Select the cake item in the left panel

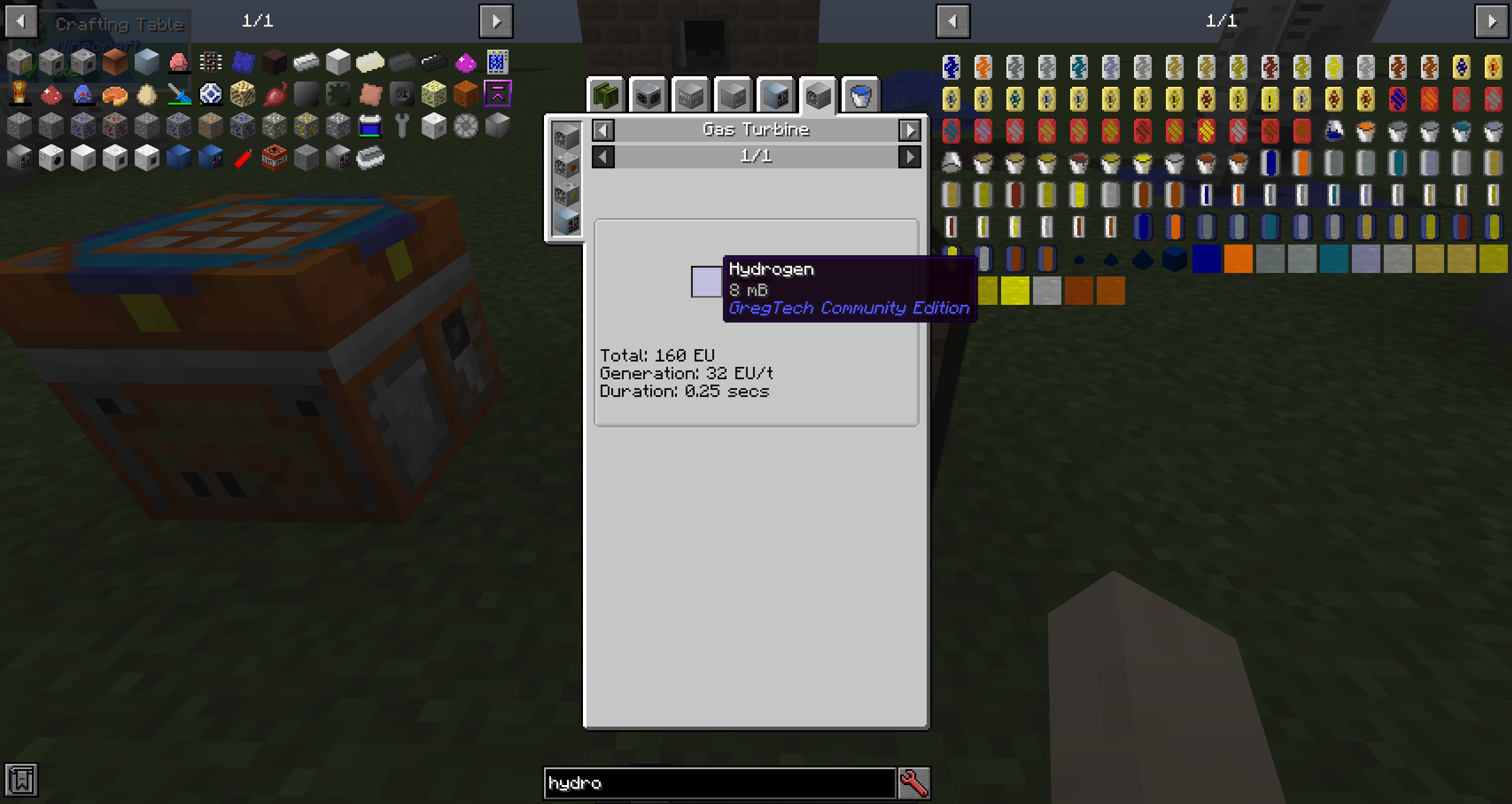pyautogui.click(x=114, y=95)
